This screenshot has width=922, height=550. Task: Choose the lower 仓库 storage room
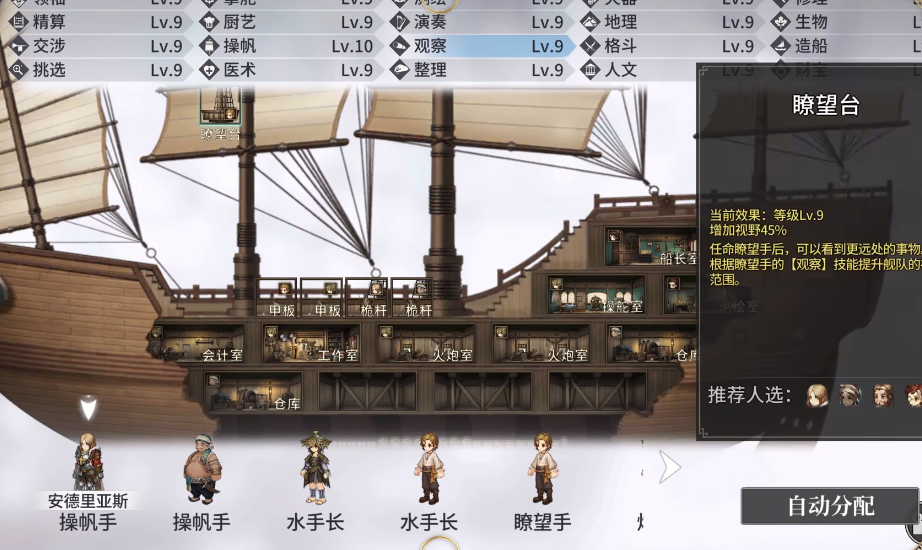click(x=253, y=392)
